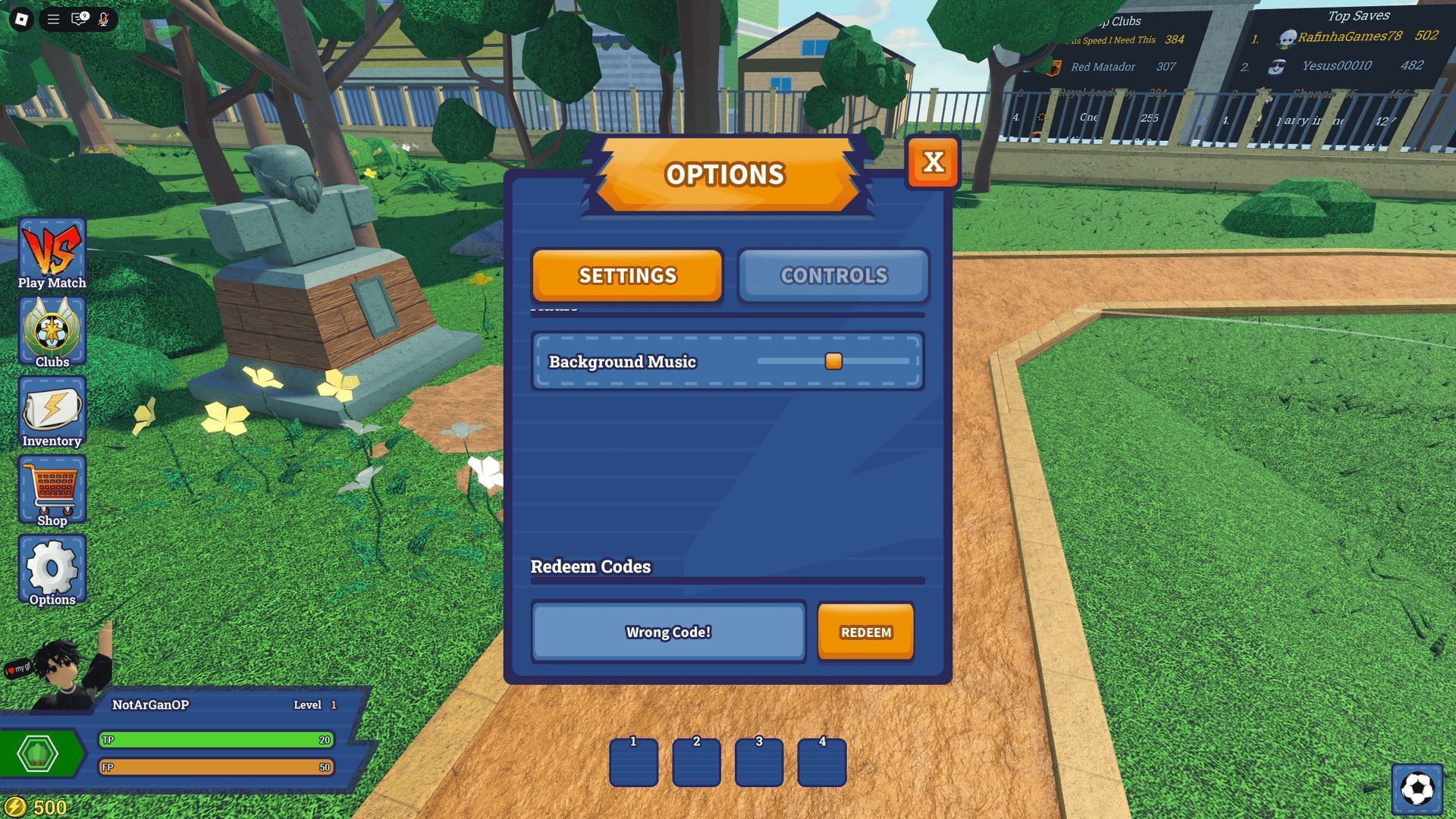
Task: Close the Options window
Action: coord(934,161)
